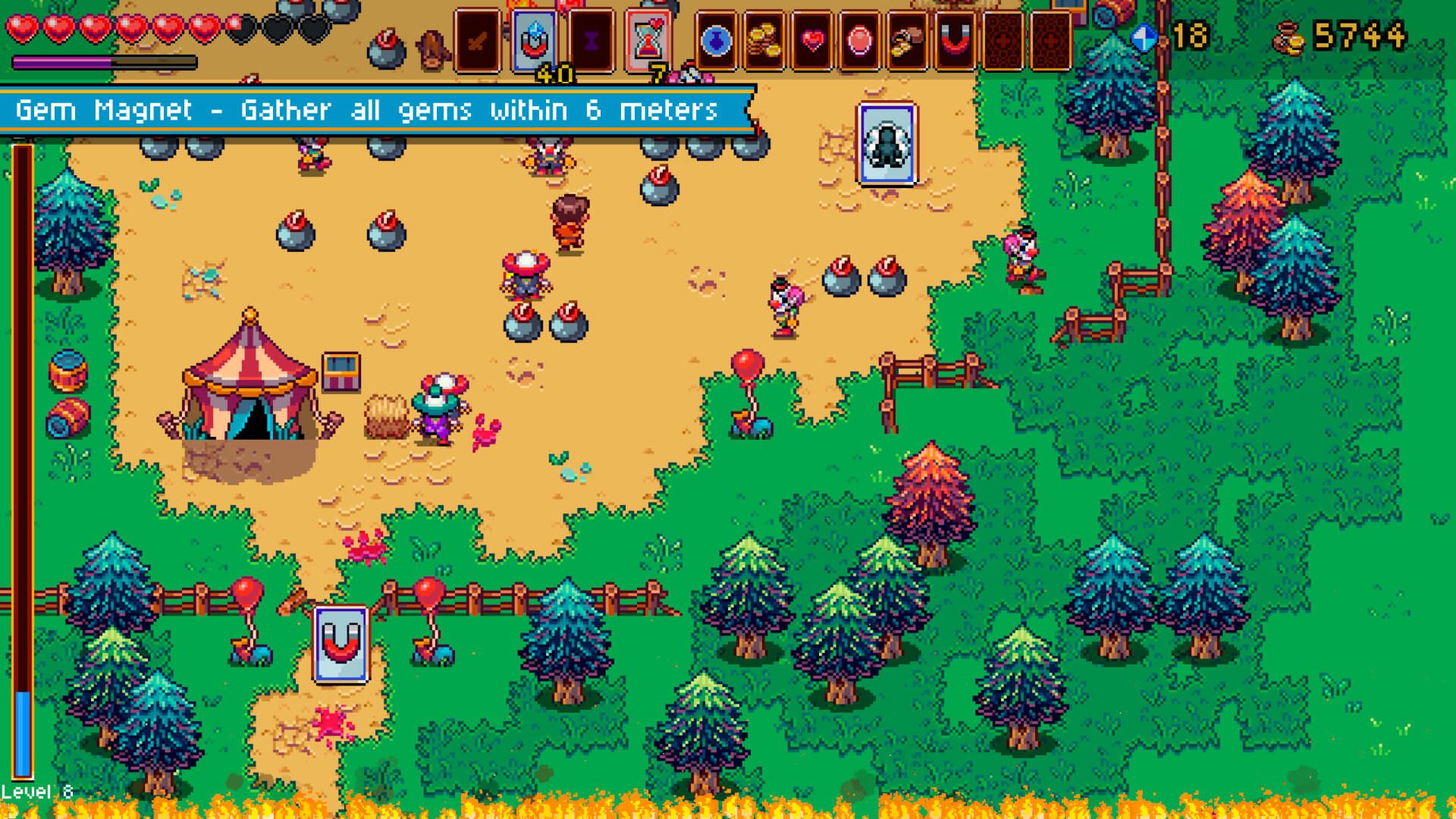Choose the pink heart item slot
The height and width of the screenshot is (819, 1456).
(x=811, y=40)
